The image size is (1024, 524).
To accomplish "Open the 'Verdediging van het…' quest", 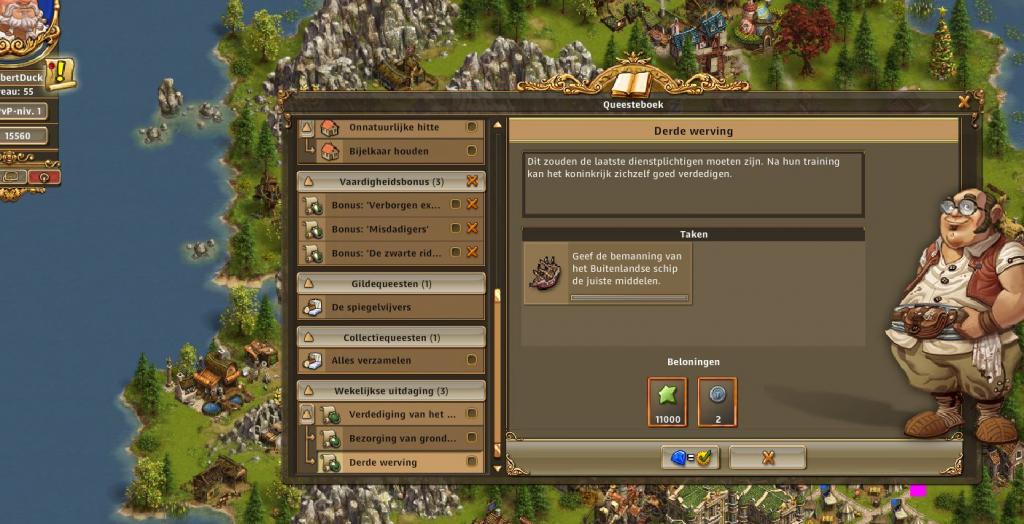I will coord(401,414).
